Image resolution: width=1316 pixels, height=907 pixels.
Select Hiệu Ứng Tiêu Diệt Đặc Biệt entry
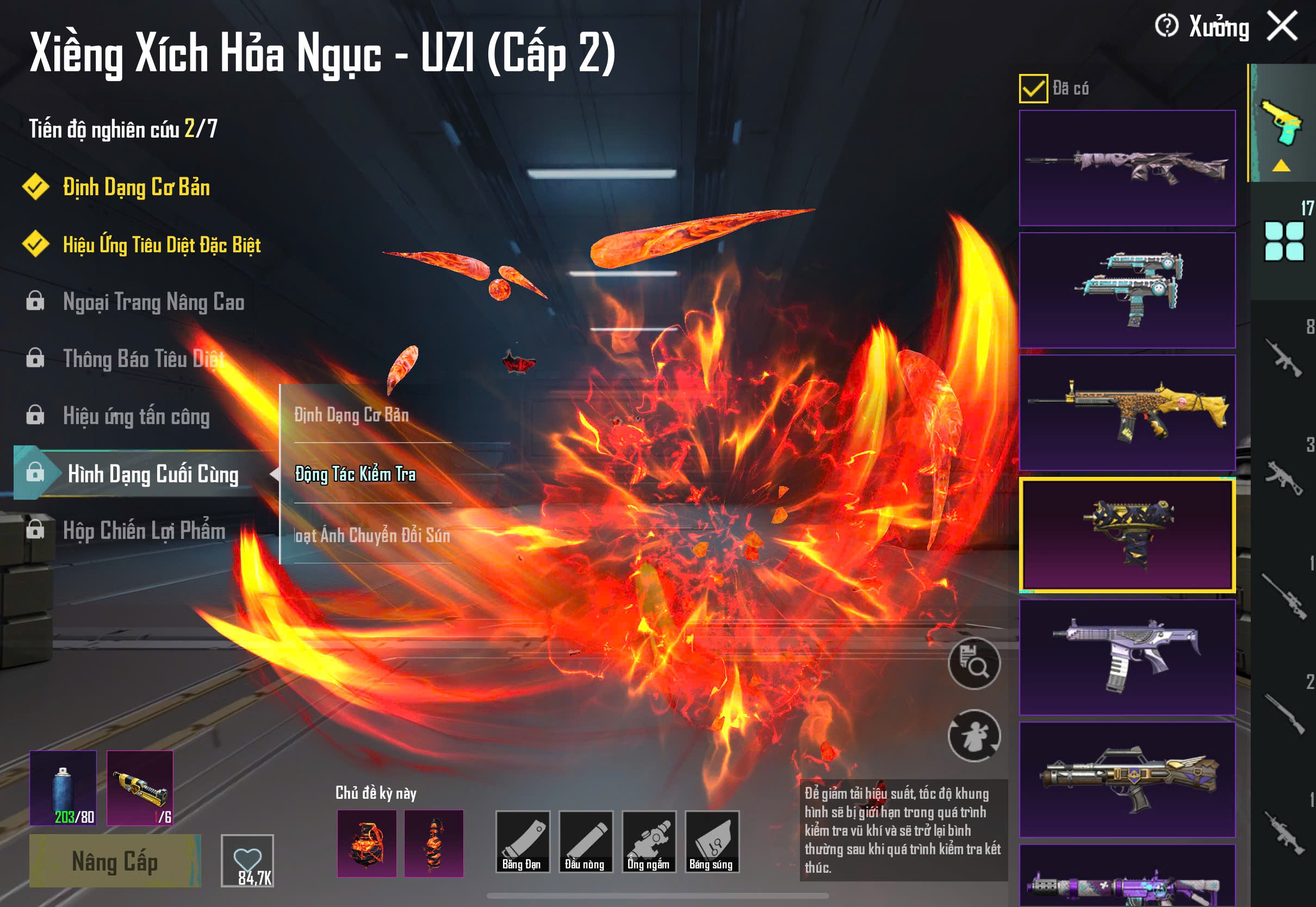pyautogui.click(x=162, y=245)
